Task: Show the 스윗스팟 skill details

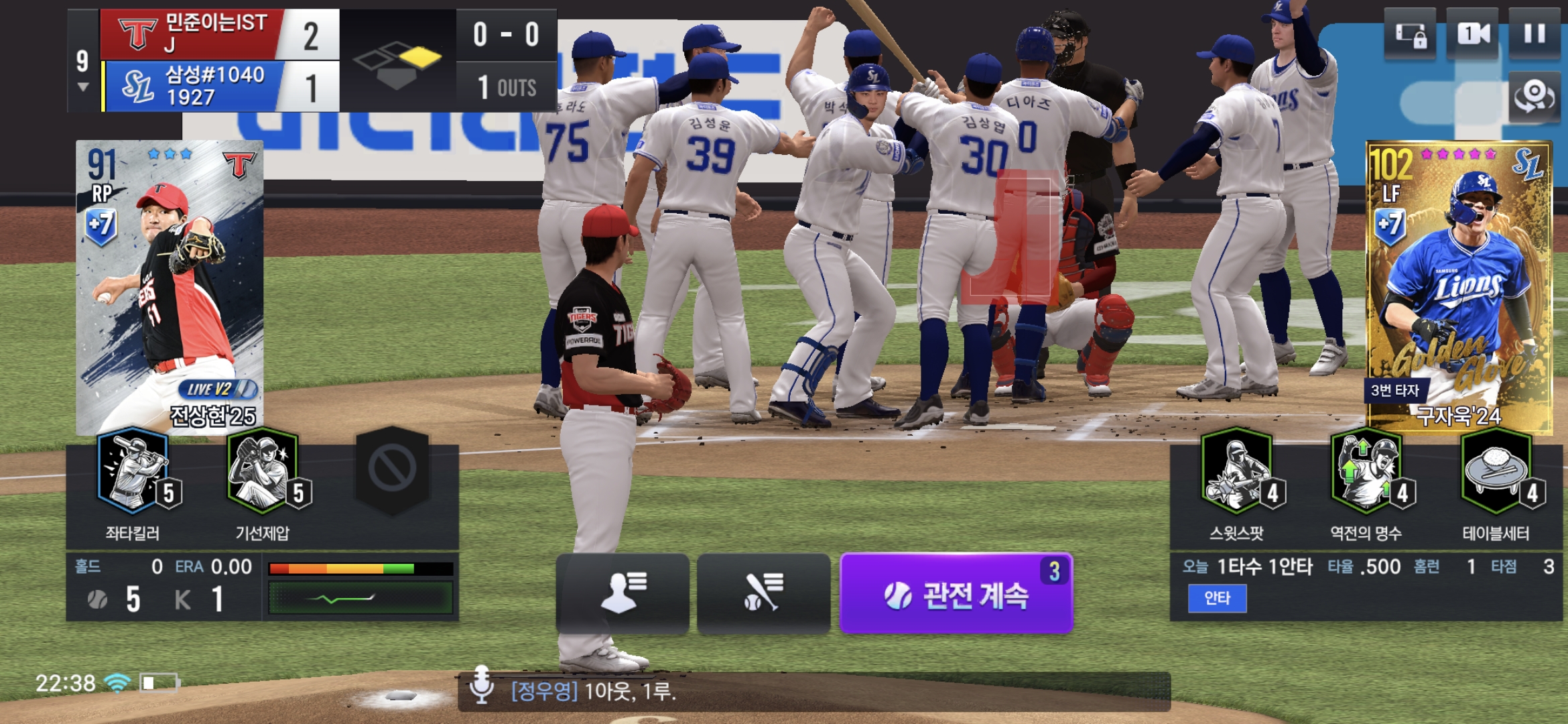Action: pyautogui.click(x=1237, y=473)
